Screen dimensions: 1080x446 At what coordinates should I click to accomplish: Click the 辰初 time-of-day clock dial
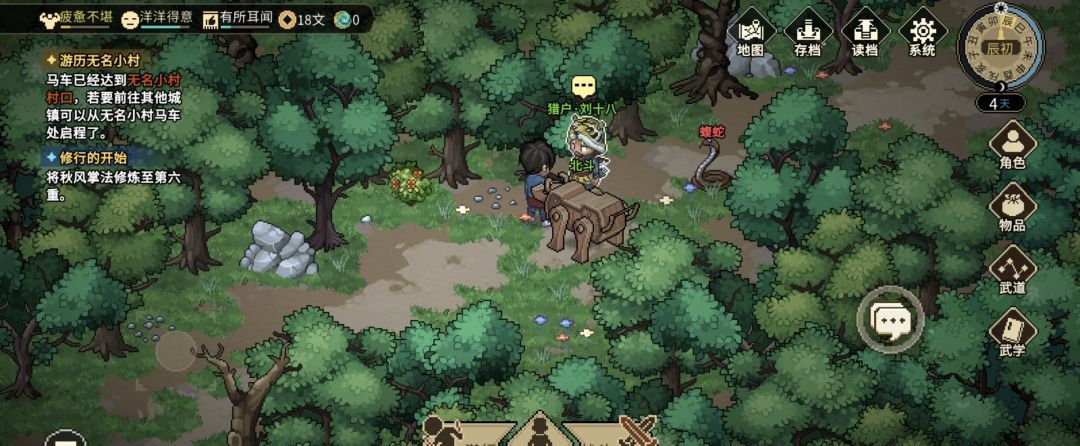tap(999, 46)
